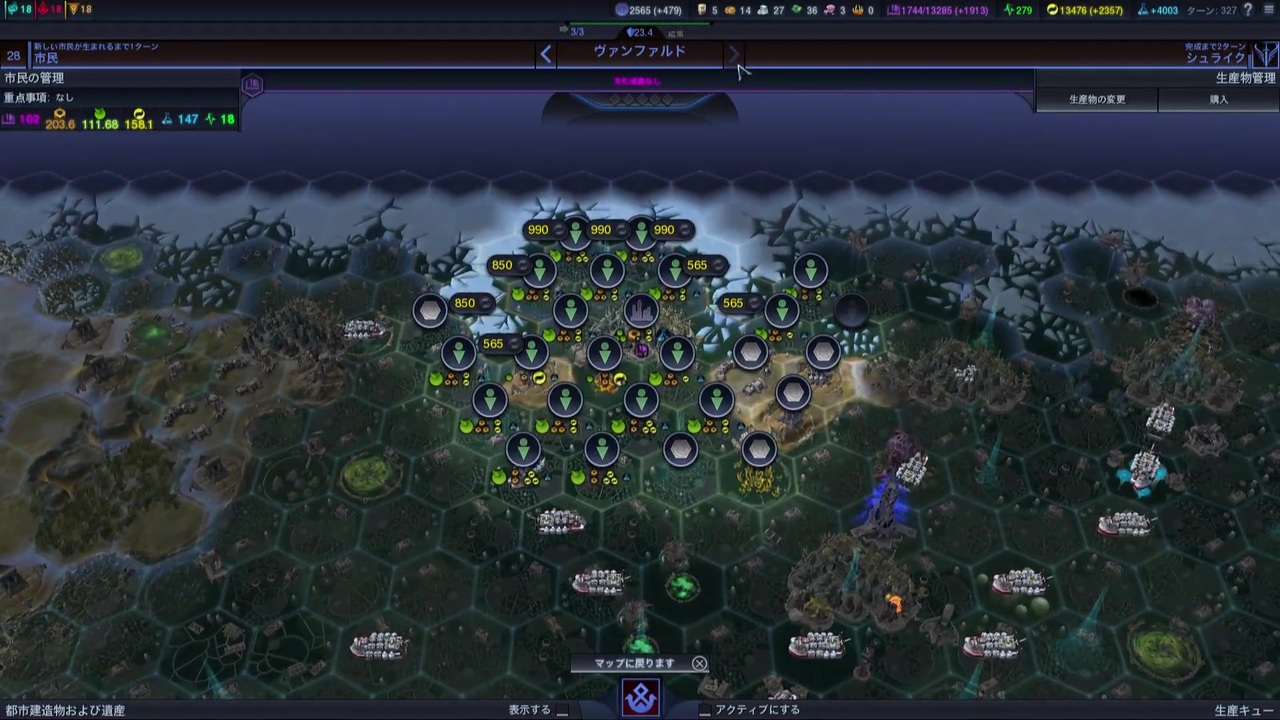Click the culture icon showing 13476
This screenshot has width=1280, height=720.
click(x=1053, y=10)
